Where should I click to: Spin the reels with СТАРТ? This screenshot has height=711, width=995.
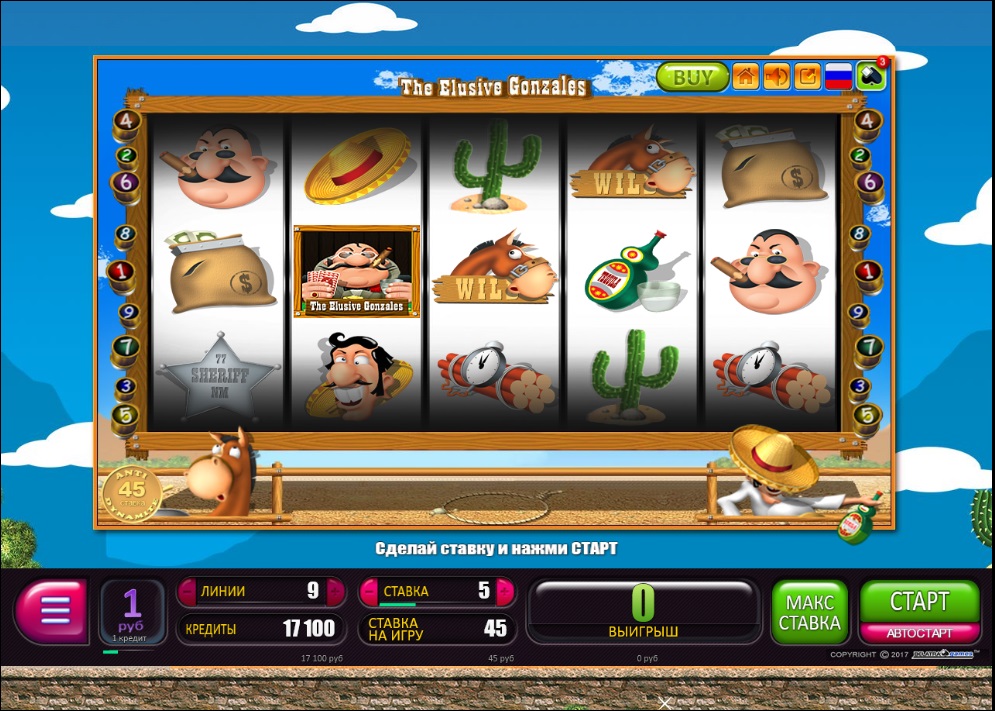918,602
